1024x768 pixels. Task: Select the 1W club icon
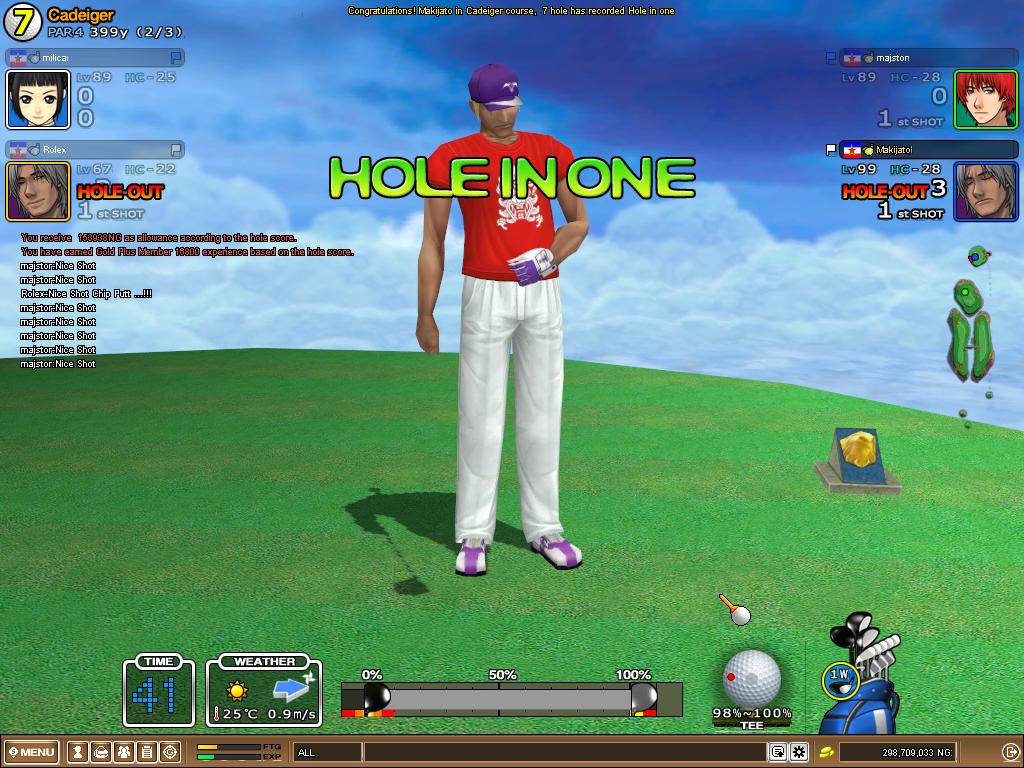(x=839, y=678)
